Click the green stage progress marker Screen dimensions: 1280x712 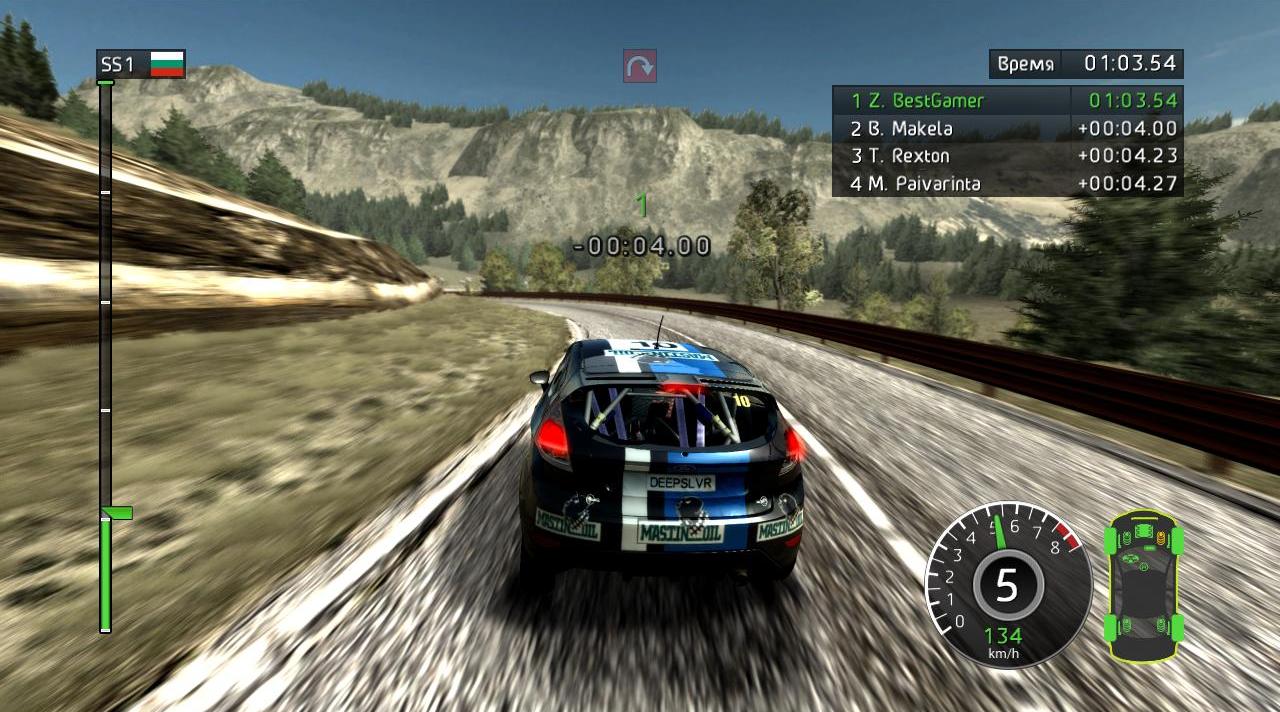click(116, 513)
